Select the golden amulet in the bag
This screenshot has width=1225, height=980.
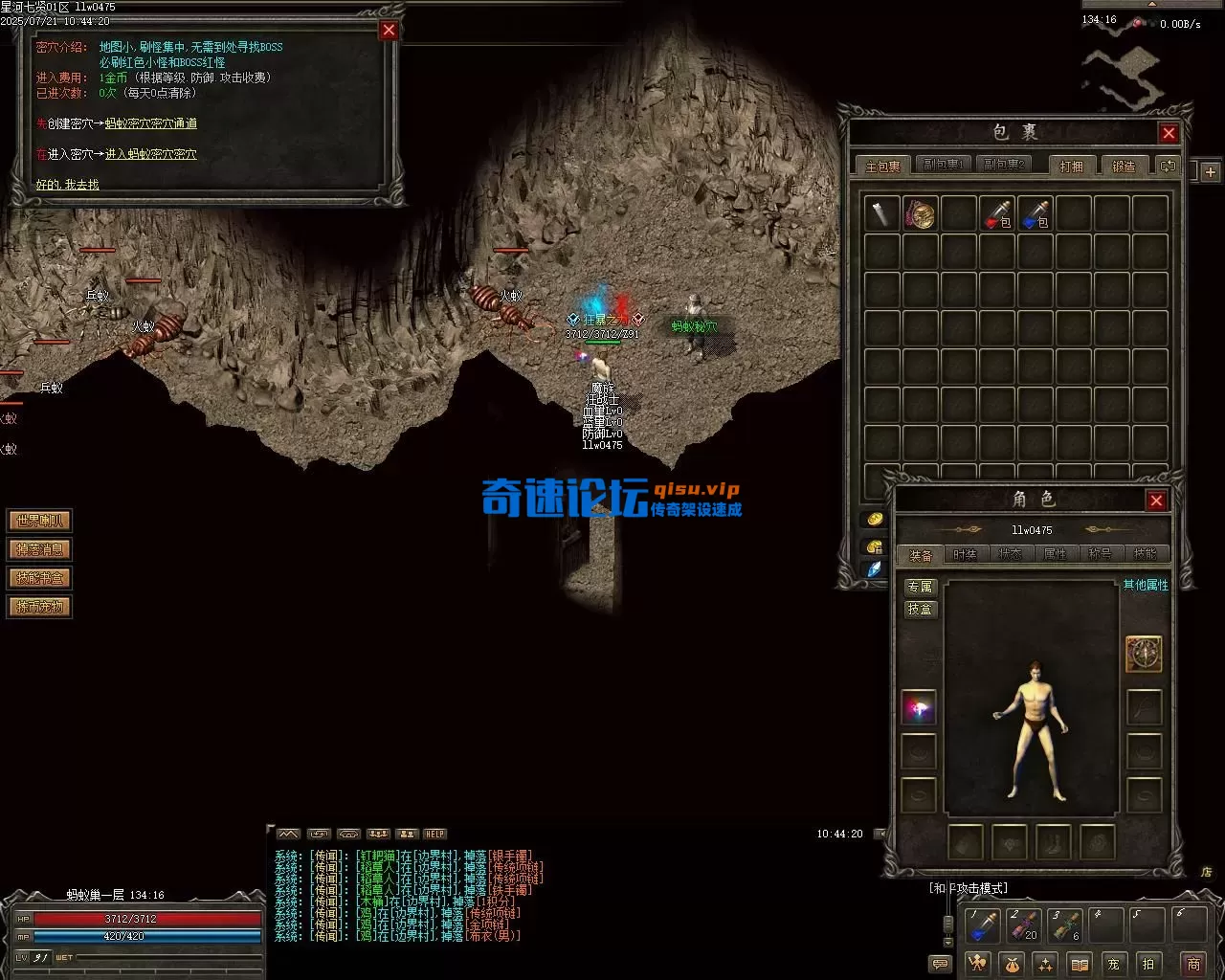click(x=920, y=213)
